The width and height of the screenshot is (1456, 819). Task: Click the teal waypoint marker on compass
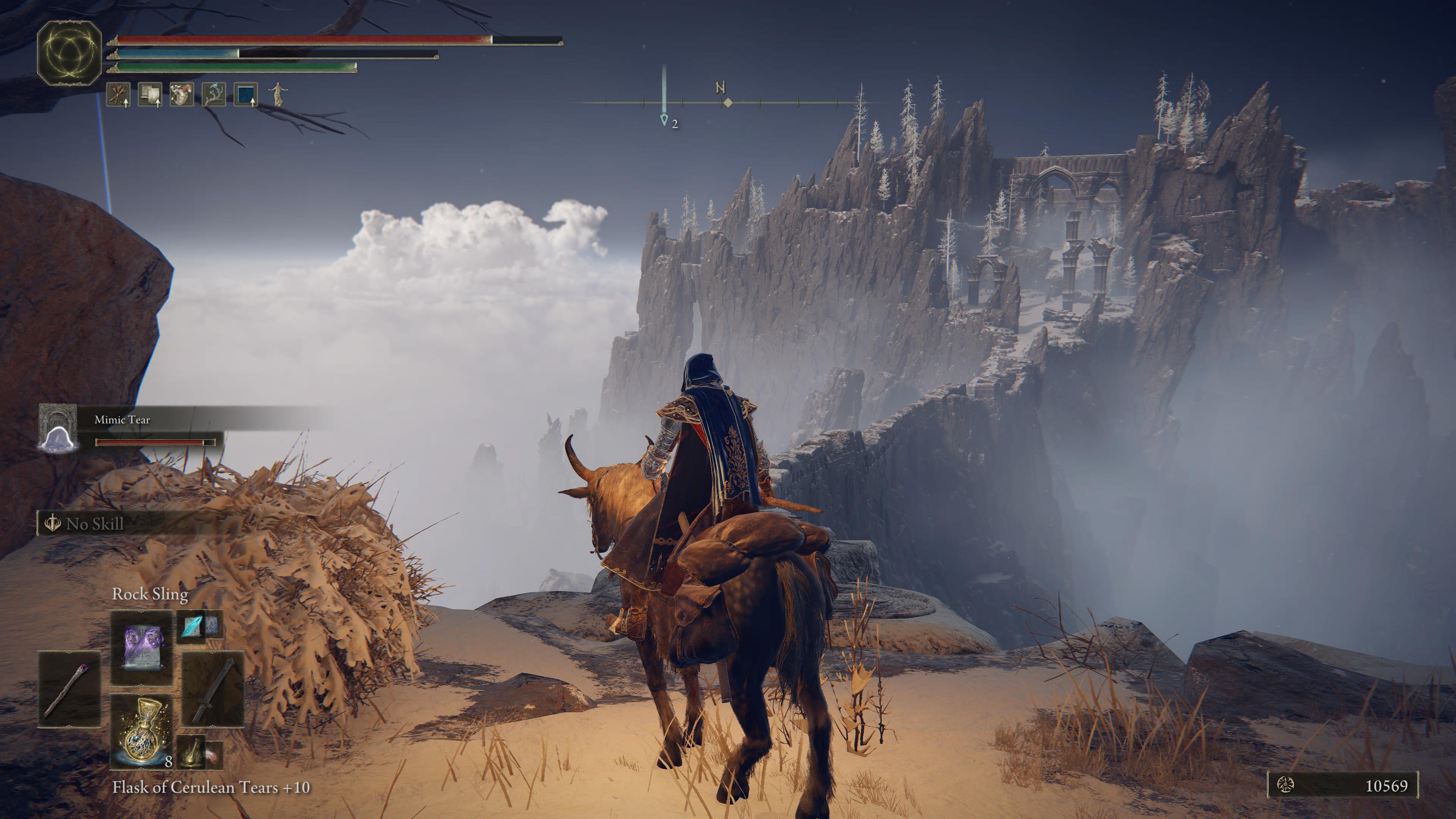tap(664, 120)
